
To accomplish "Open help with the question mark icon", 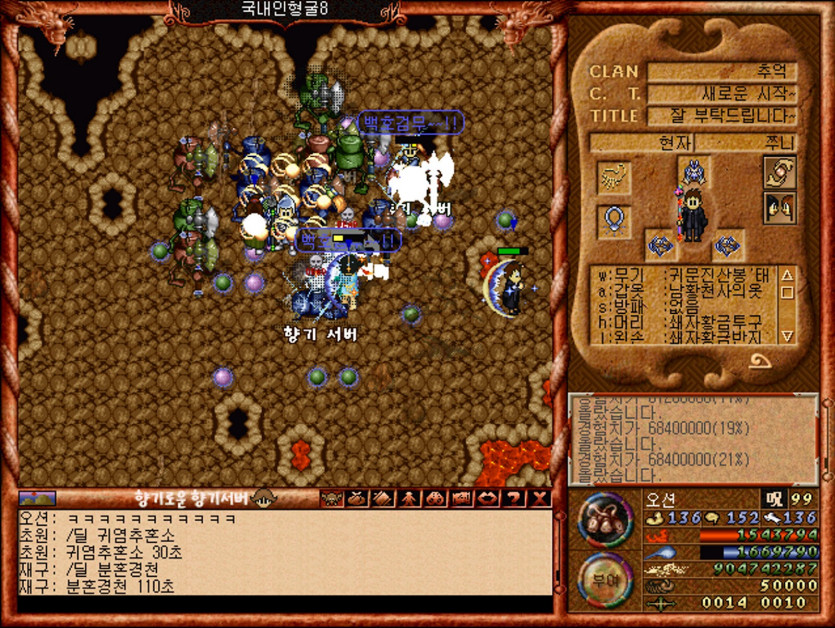I will (x=514, y=498).
